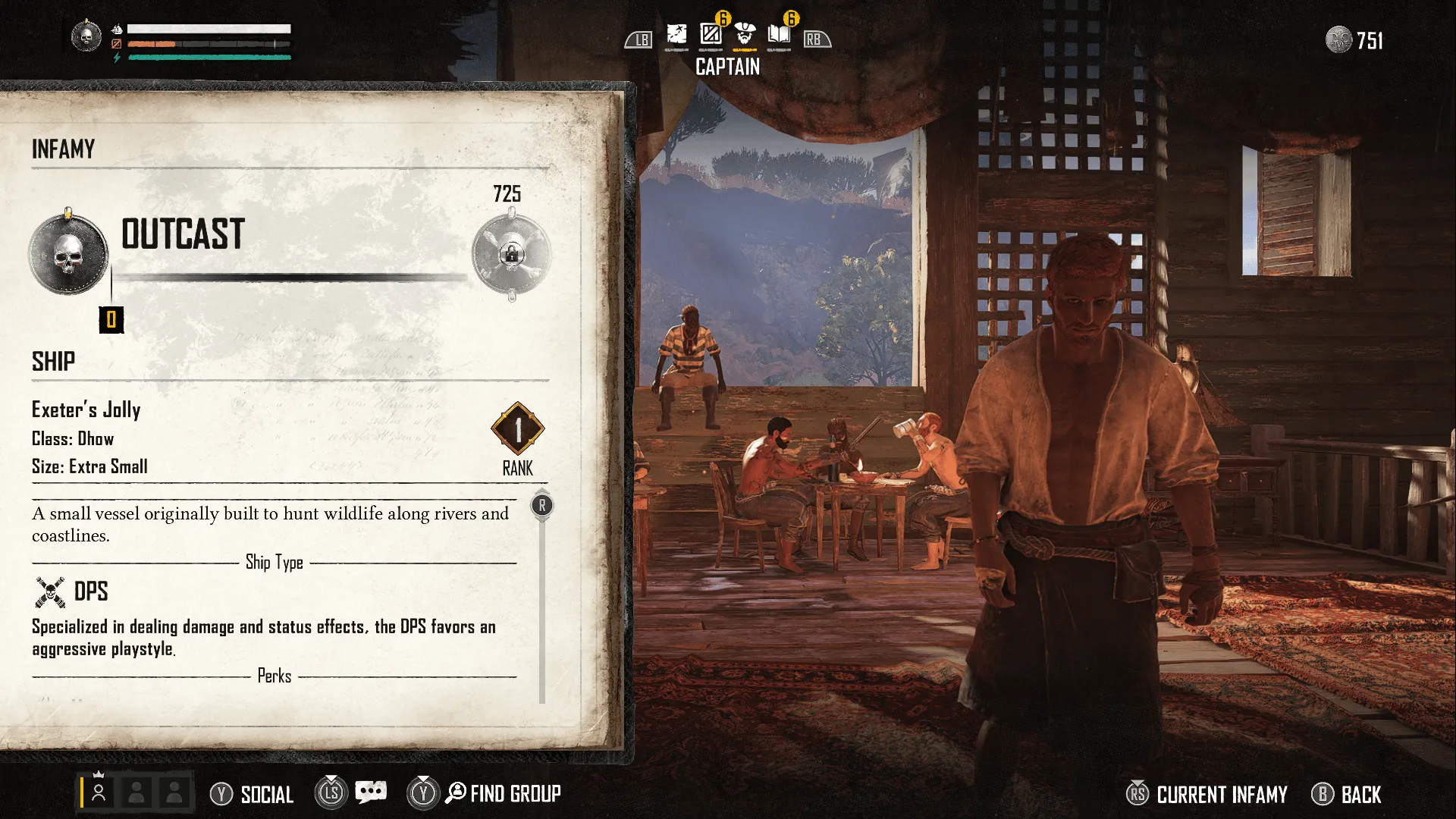Select the crowned party leader slot
This screenshot has width=1456, height=819.
(99, 792)
